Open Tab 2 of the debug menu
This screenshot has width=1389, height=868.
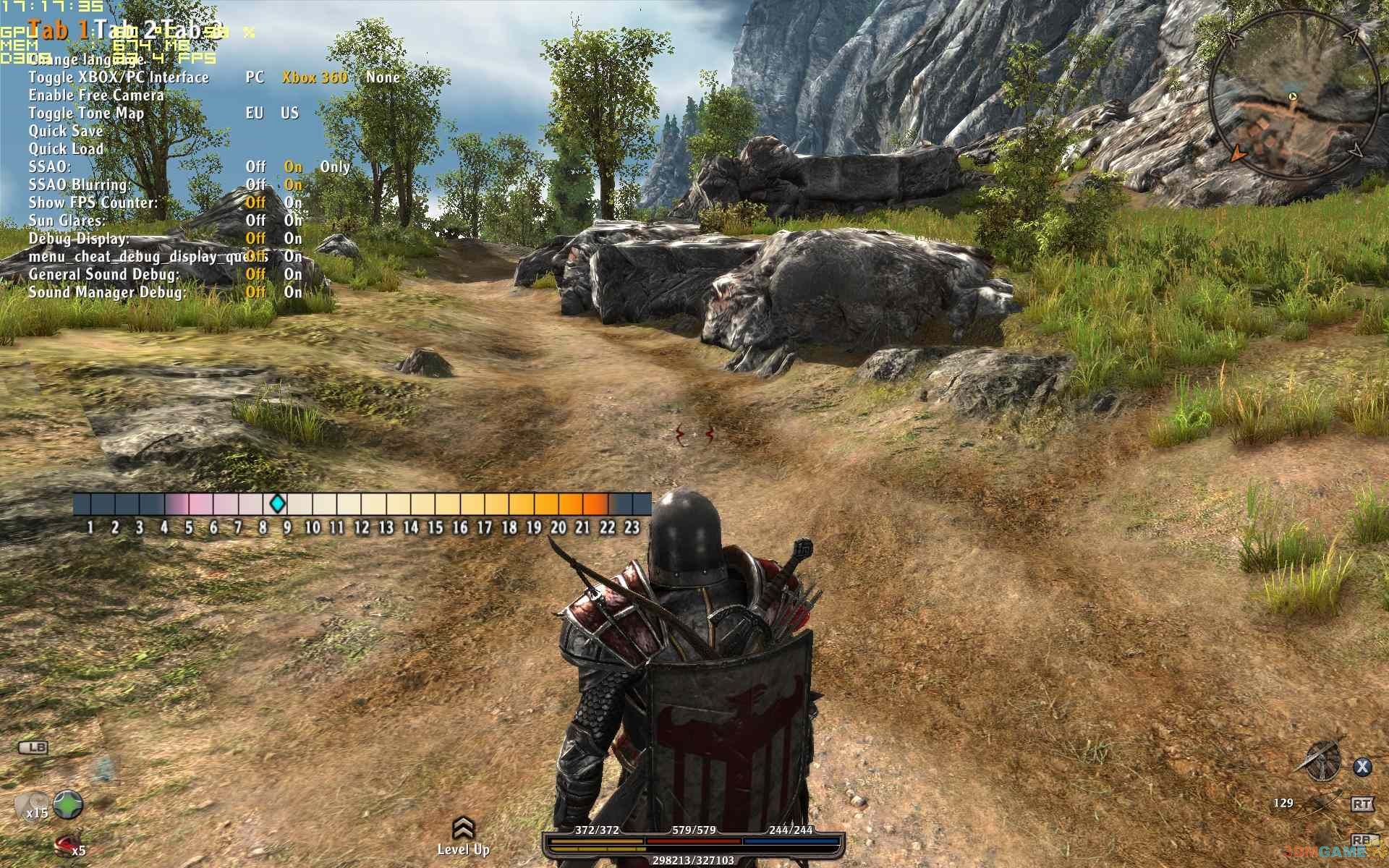[126, 30]
